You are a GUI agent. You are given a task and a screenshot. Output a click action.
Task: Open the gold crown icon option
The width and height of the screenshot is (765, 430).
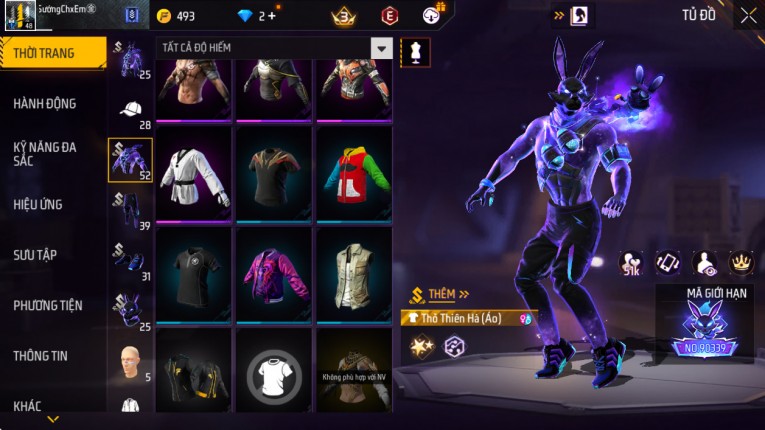(x=741, y=262)
